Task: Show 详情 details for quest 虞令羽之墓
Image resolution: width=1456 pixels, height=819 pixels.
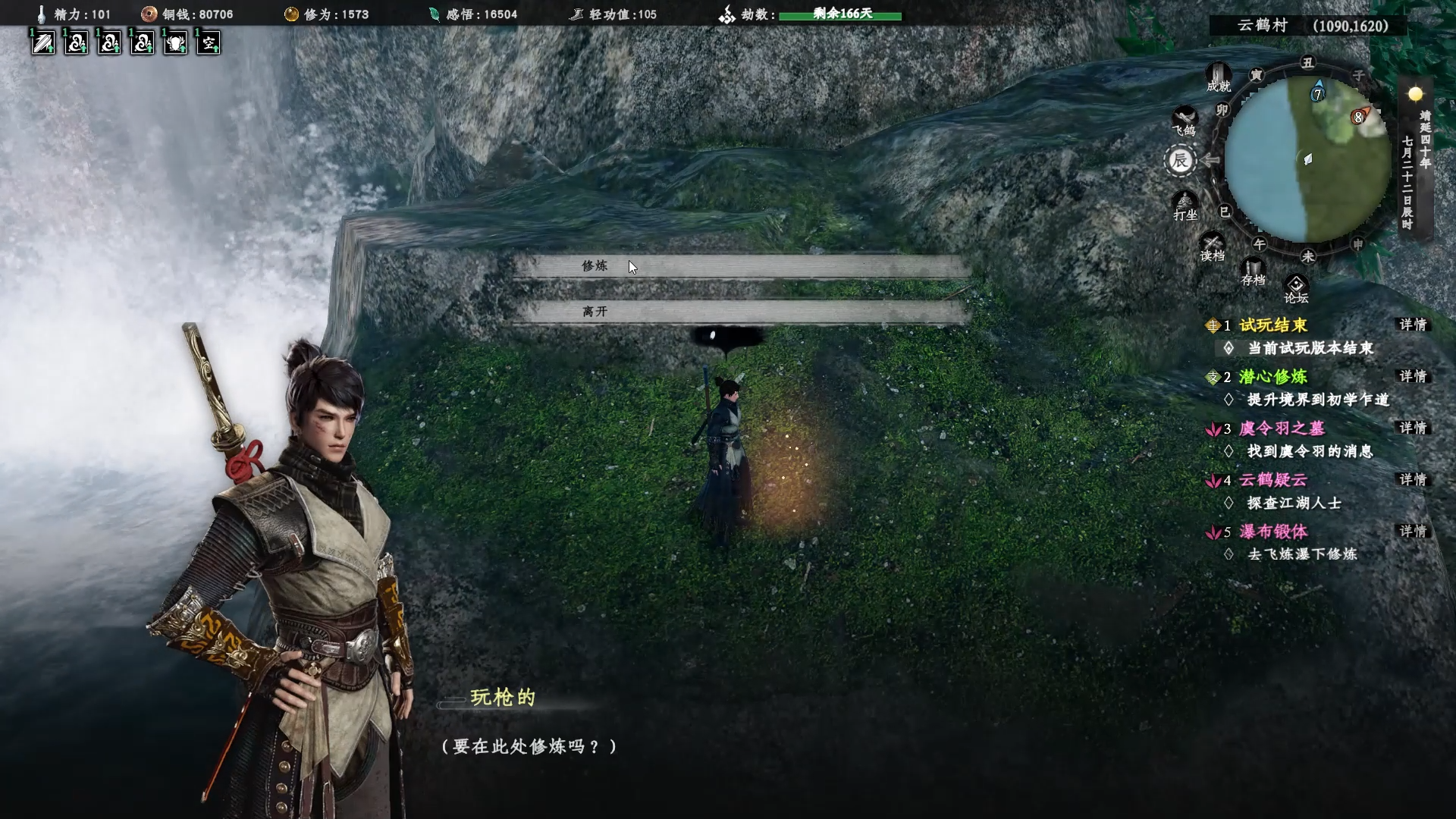Action: coord(1413,428)
